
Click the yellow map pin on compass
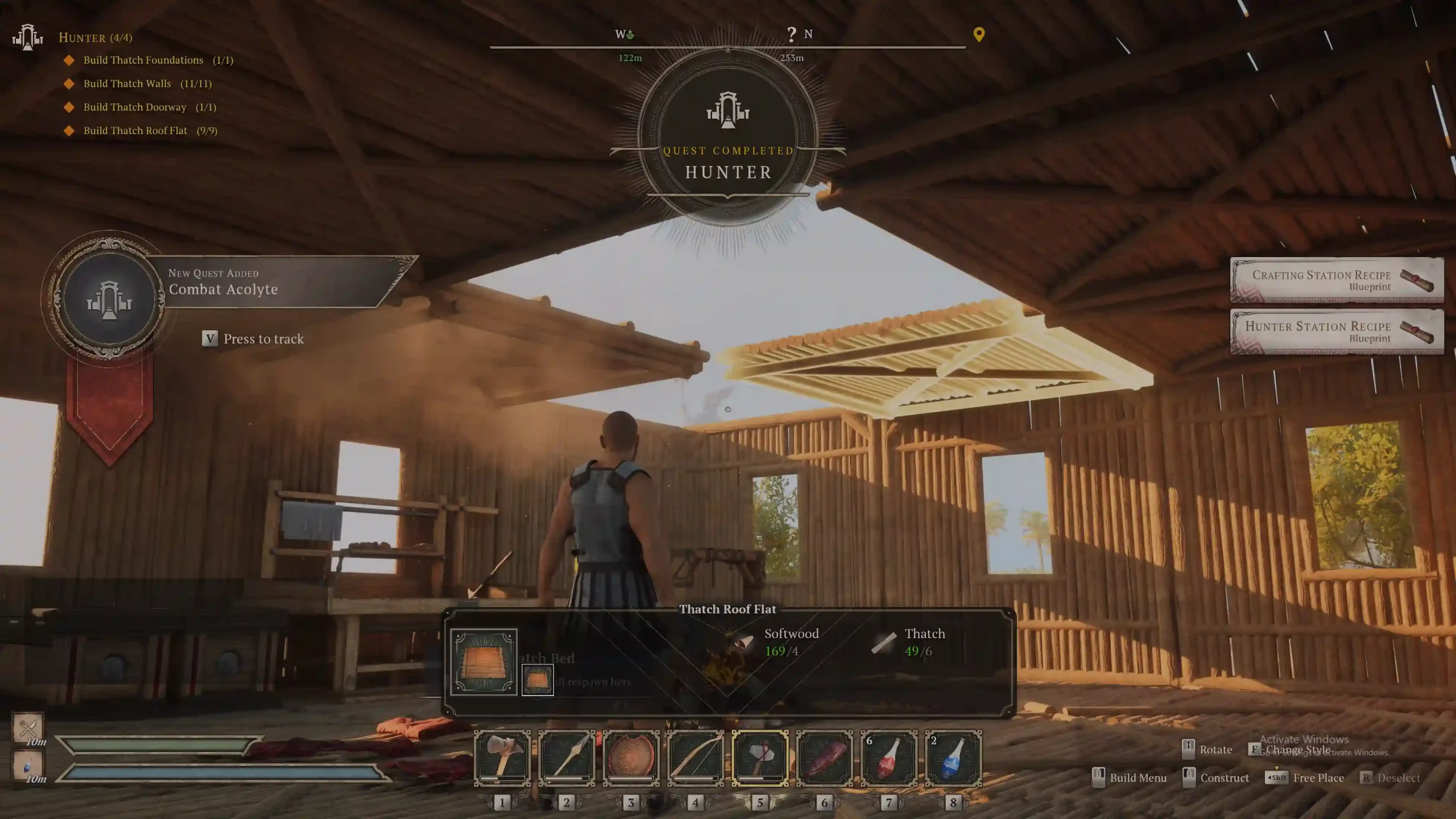(x=979, y=34)
